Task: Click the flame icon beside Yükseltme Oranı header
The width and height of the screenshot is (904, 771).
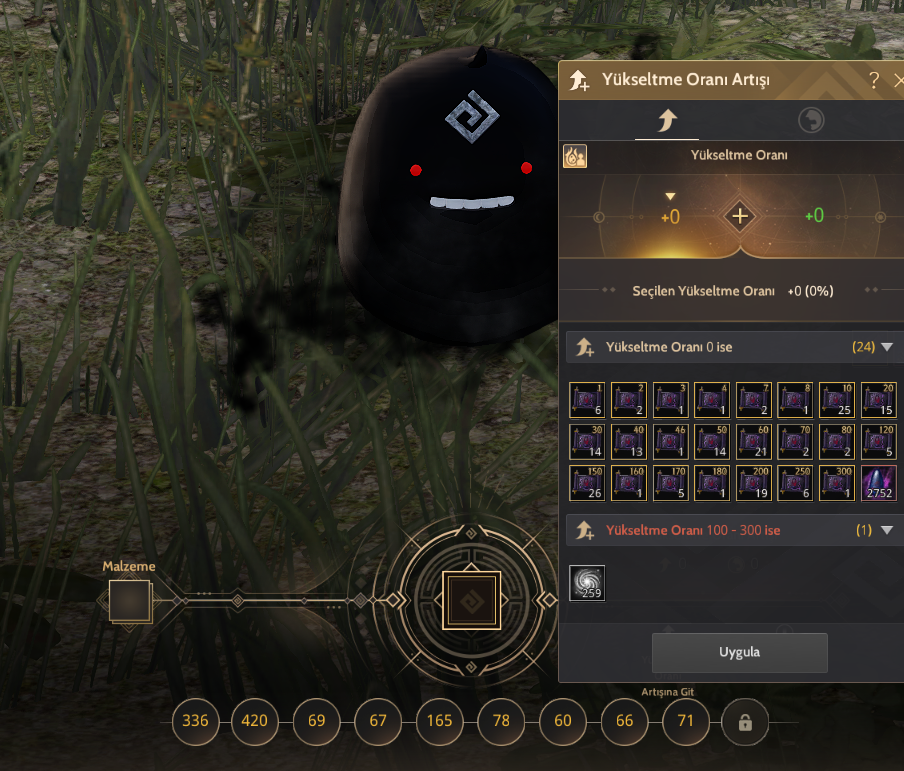Action: click(x=575, y=156)
